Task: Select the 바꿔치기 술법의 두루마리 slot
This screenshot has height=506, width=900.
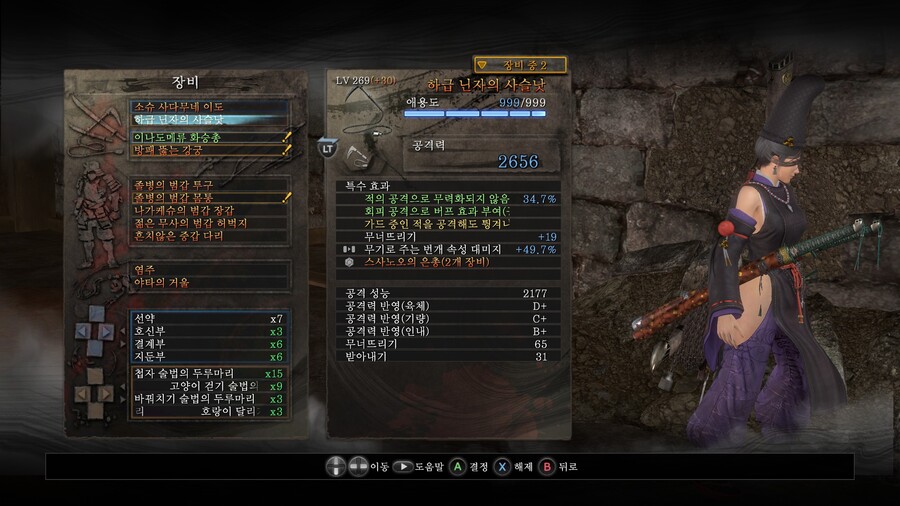Action: (x=210, y=399)
